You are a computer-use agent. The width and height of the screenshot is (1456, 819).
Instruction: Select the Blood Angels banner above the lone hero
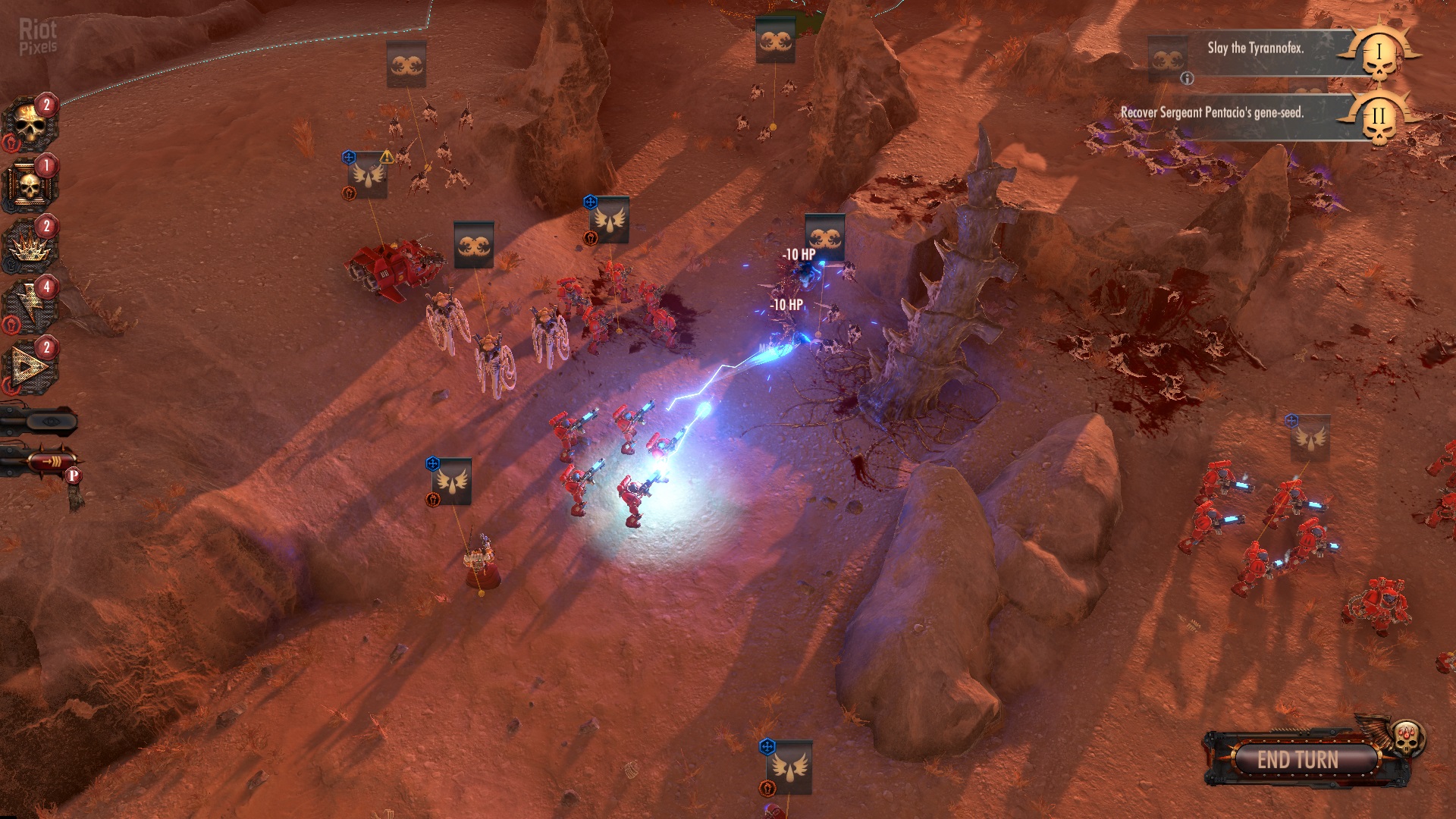pos(452,482)
